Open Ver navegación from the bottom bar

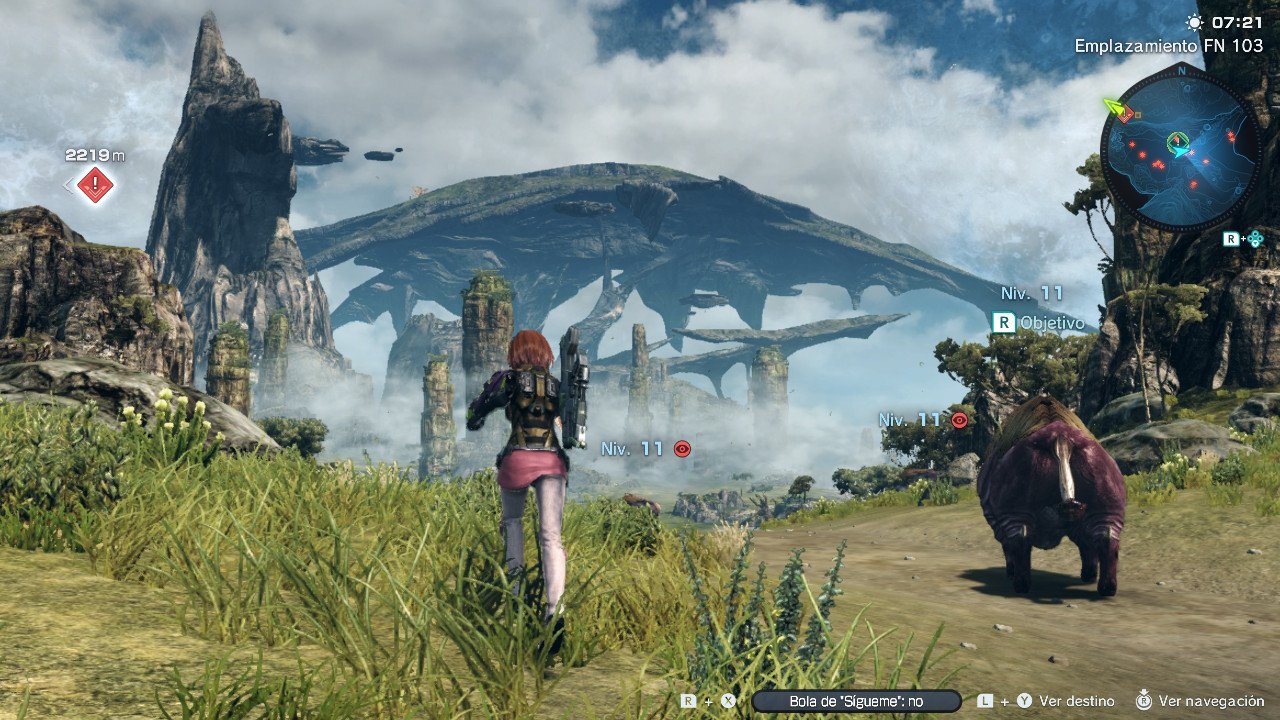(1211, 700)
